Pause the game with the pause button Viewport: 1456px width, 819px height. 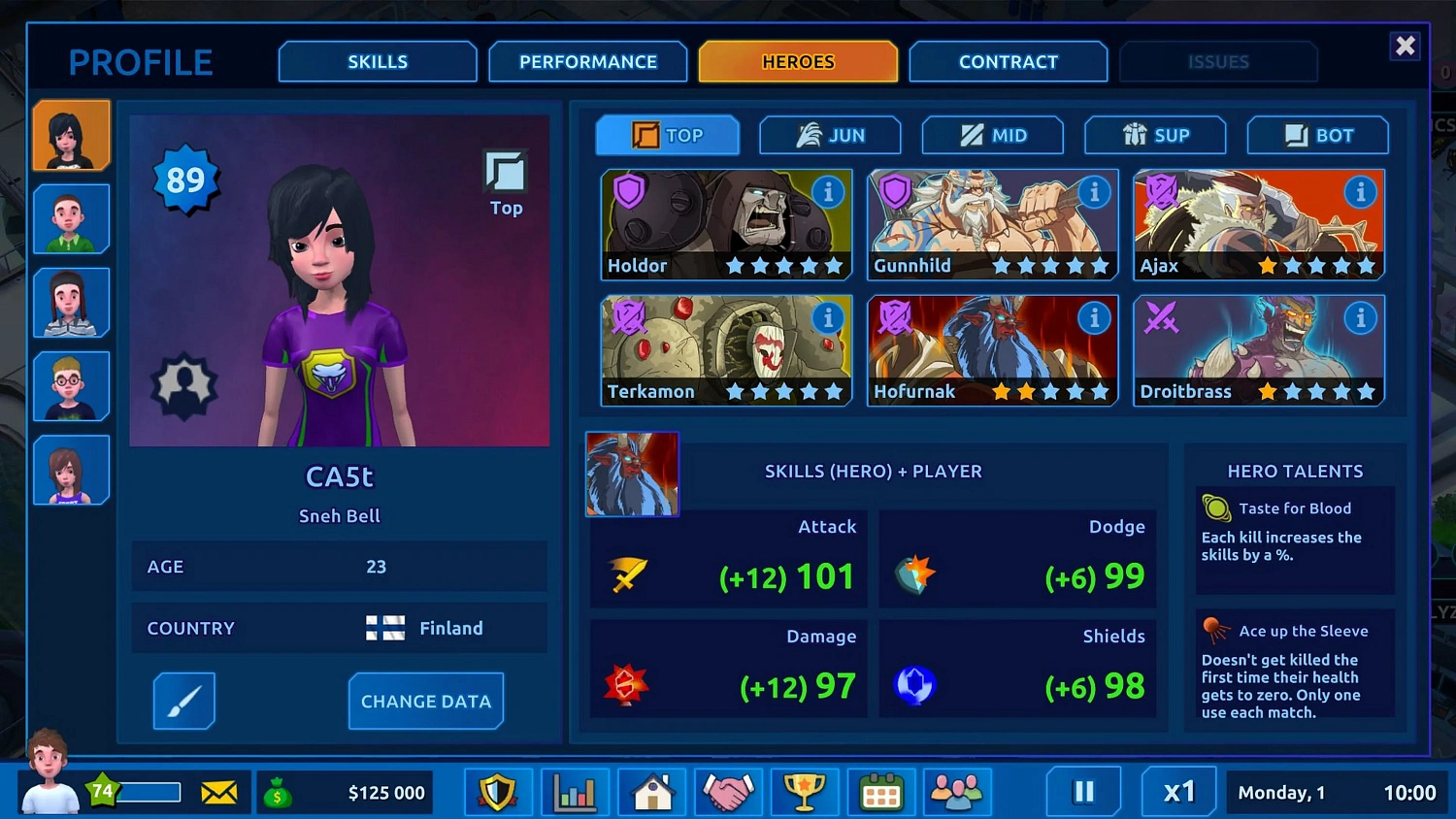click(x=1082, y=791)
